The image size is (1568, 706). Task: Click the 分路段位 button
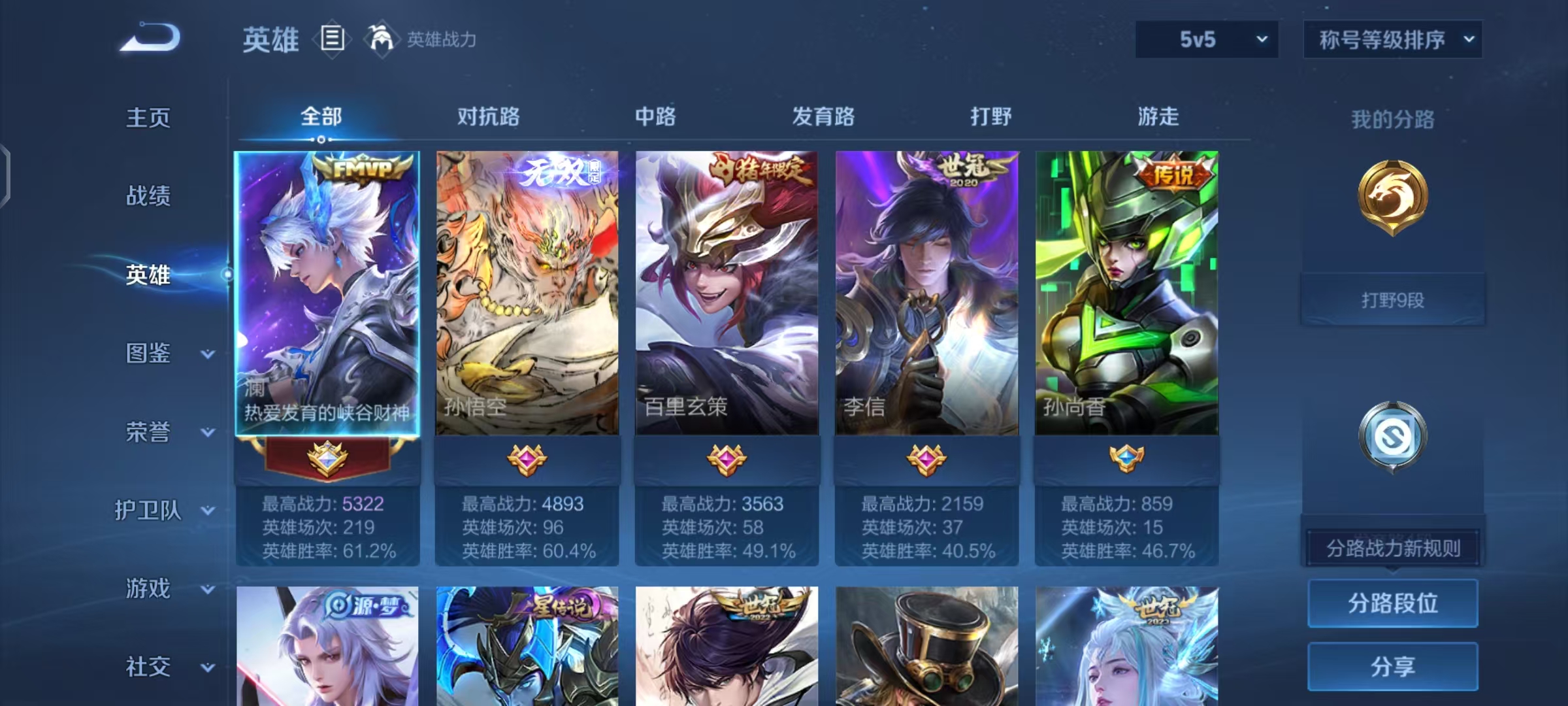[x=1392, y=603]
